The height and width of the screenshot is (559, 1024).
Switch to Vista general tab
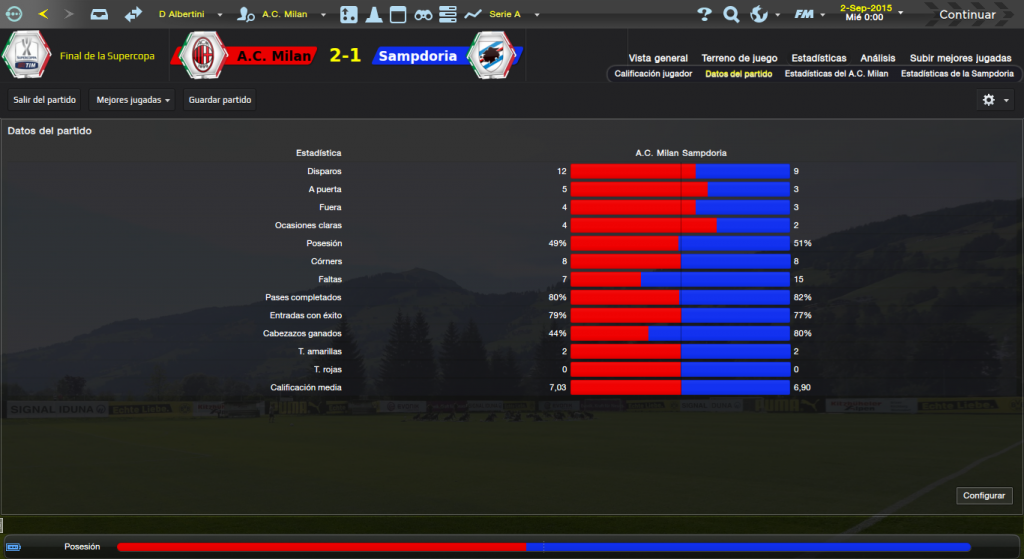pos(658,58)
